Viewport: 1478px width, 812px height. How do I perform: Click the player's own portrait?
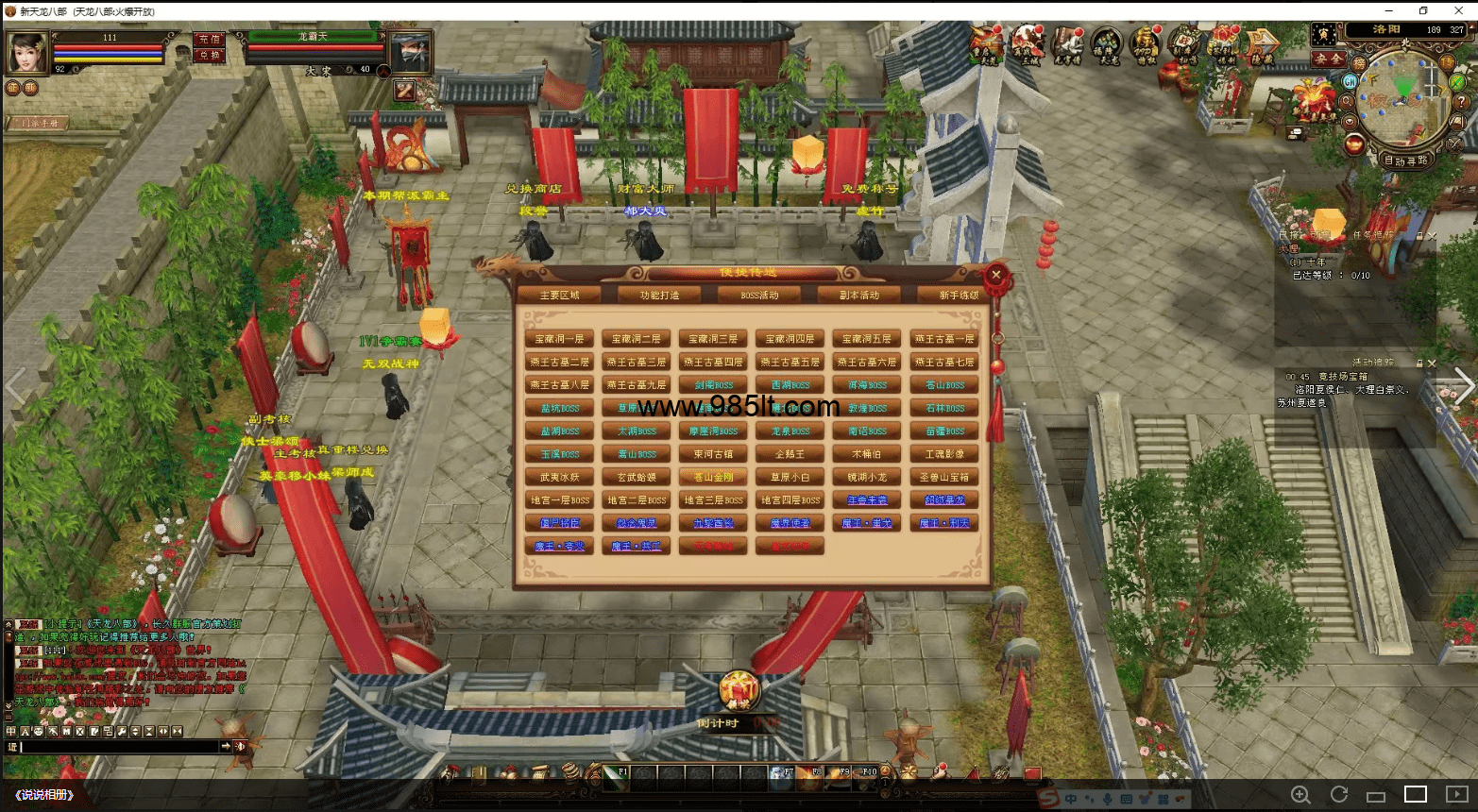(x=27, y=52)
